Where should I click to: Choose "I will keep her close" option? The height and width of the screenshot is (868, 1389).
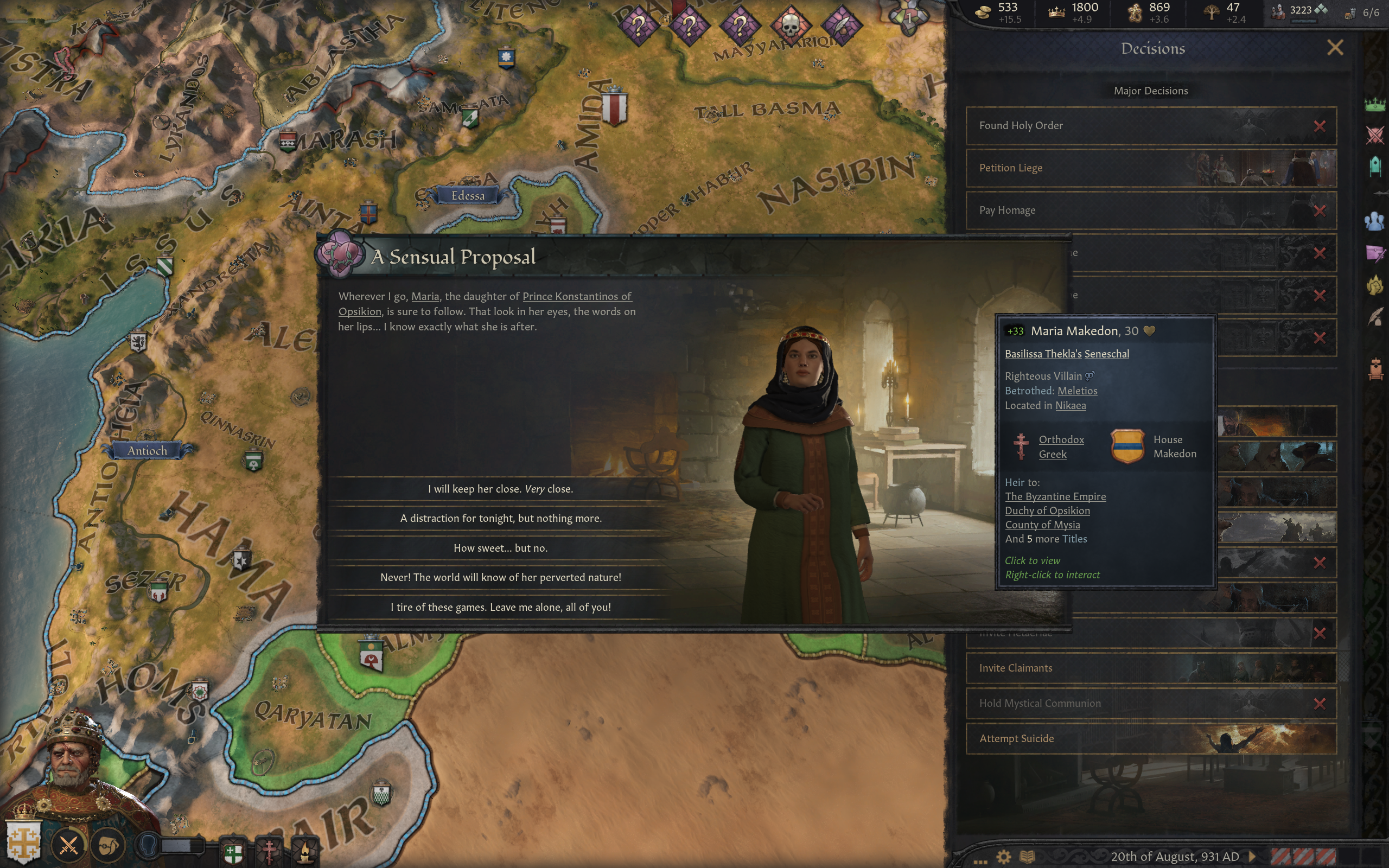(x=500, y=489)
